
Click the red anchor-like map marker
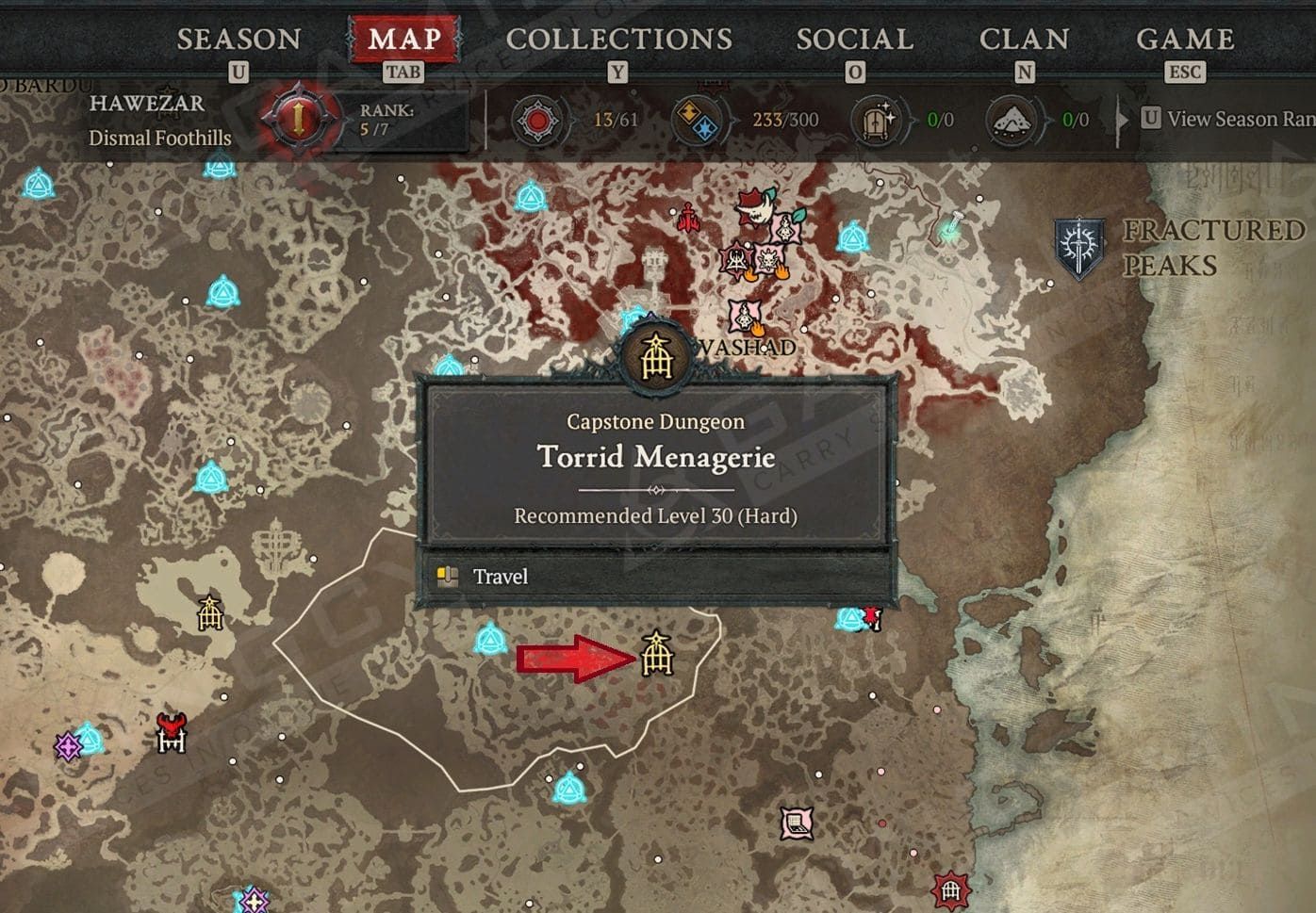point(688,219)
